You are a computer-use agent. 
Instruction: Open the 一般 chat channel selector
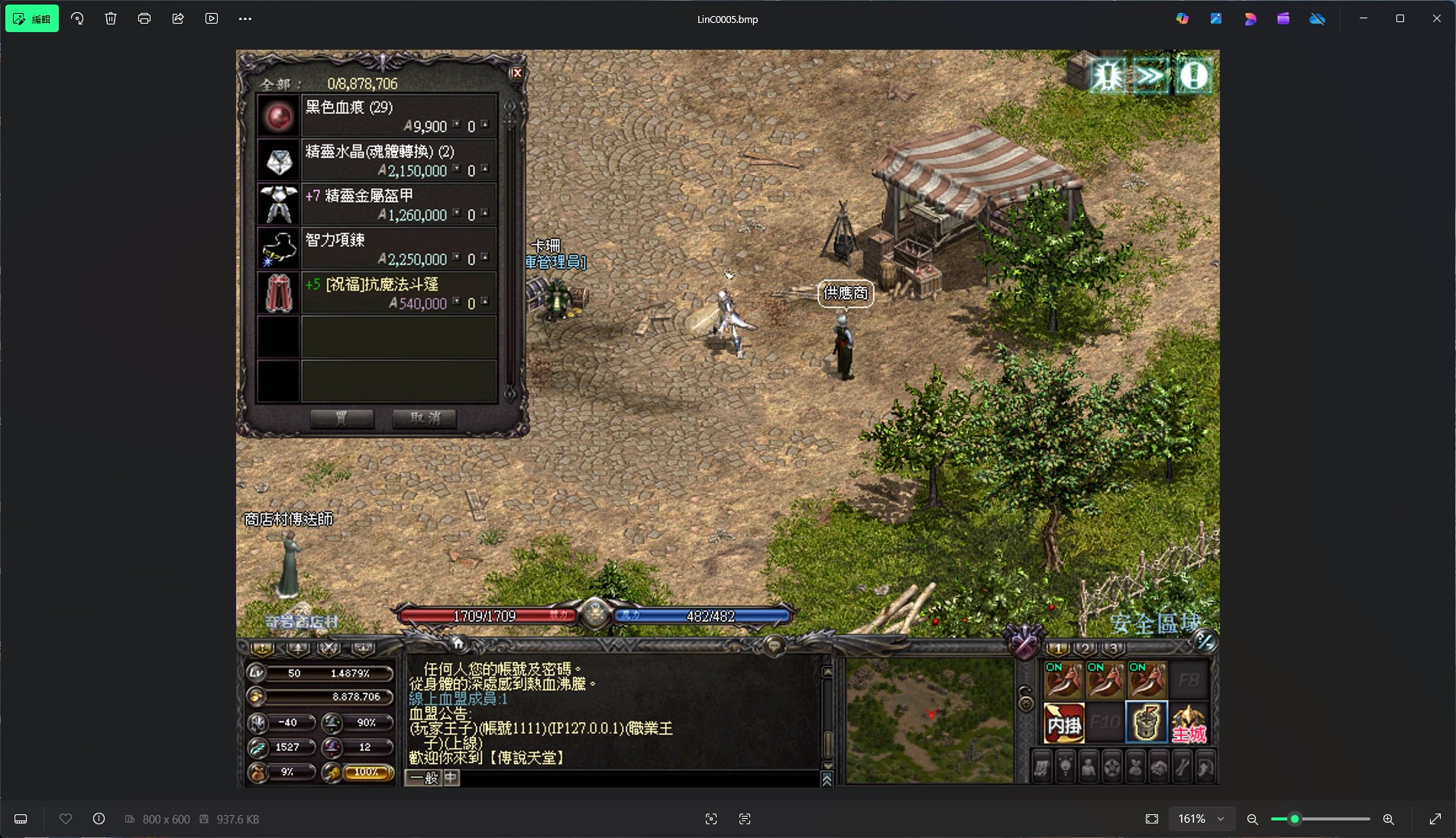click(423, 778)
